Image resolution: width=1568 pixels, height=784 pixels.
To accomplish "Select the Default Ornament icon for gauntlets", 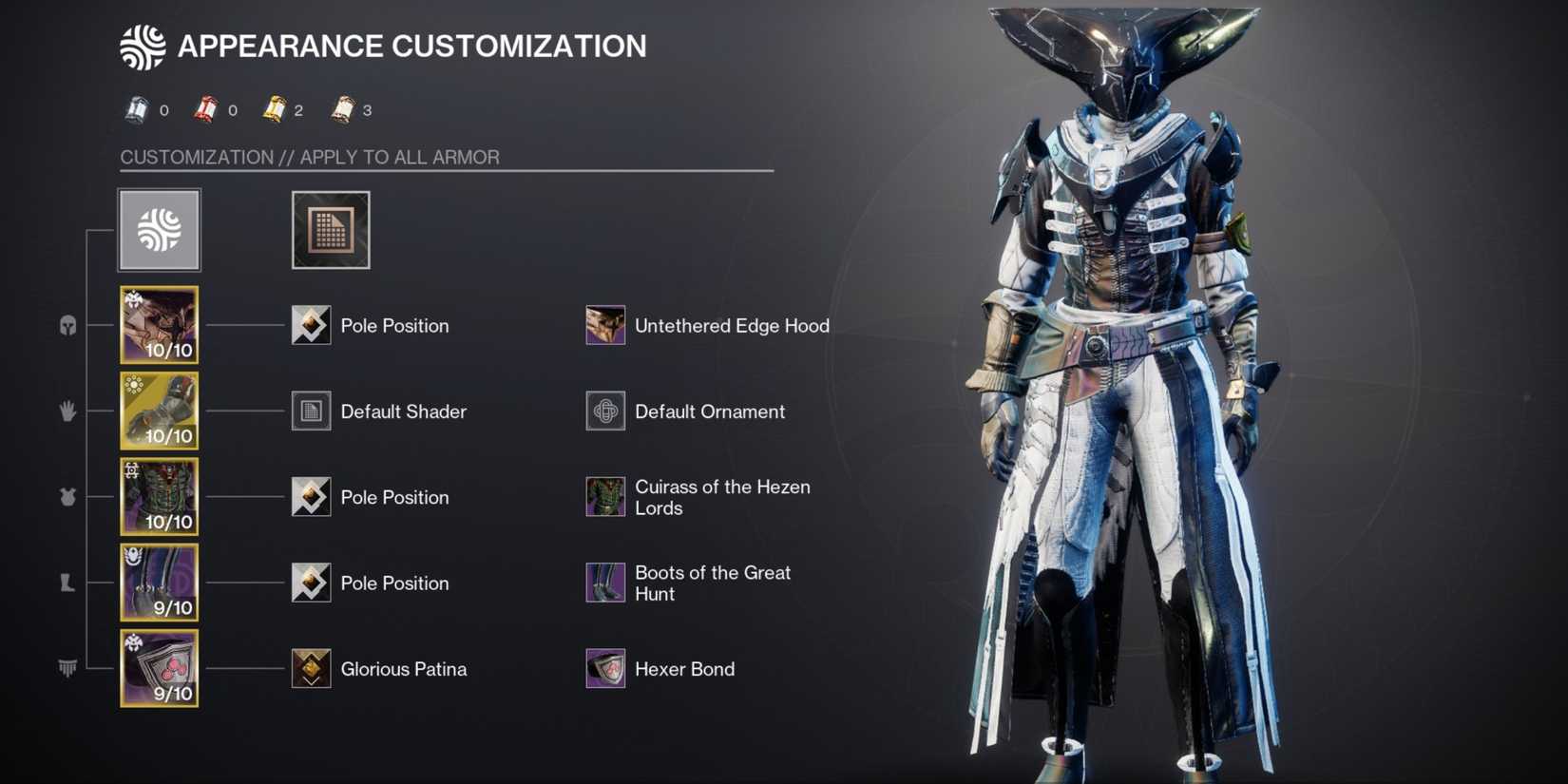I will (604, 411).
